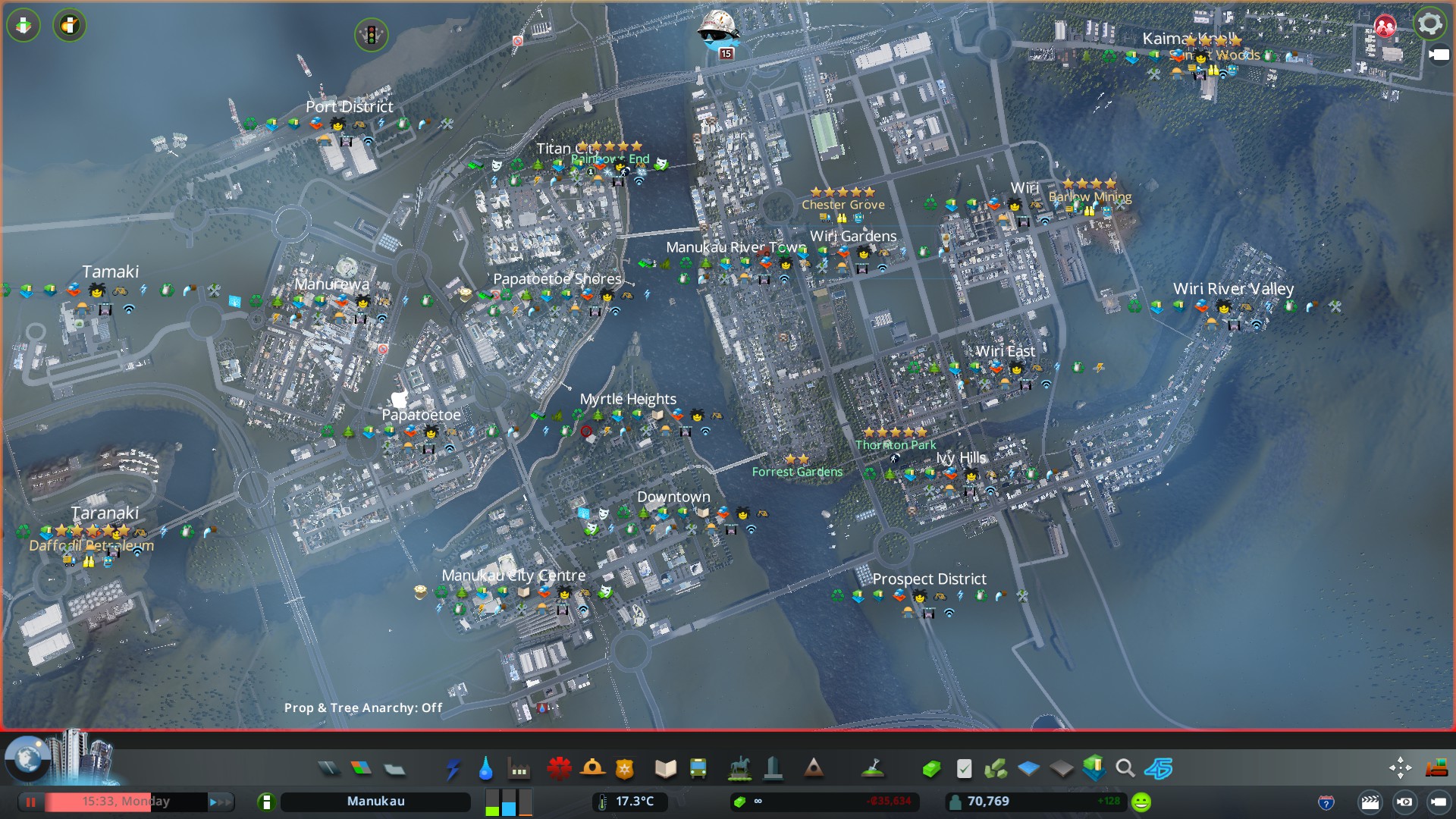Activate the bulldozer tool
1456x819 pixels.
click(1436, 769)
